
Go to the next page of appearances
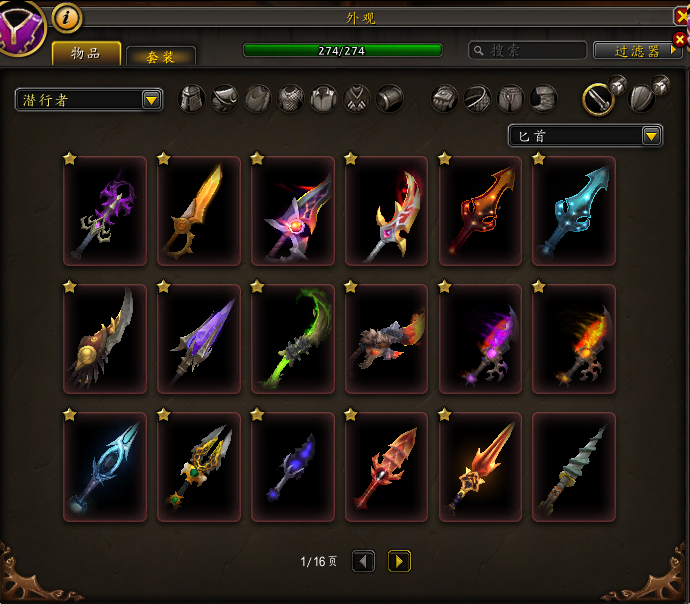tap(399, 561)
